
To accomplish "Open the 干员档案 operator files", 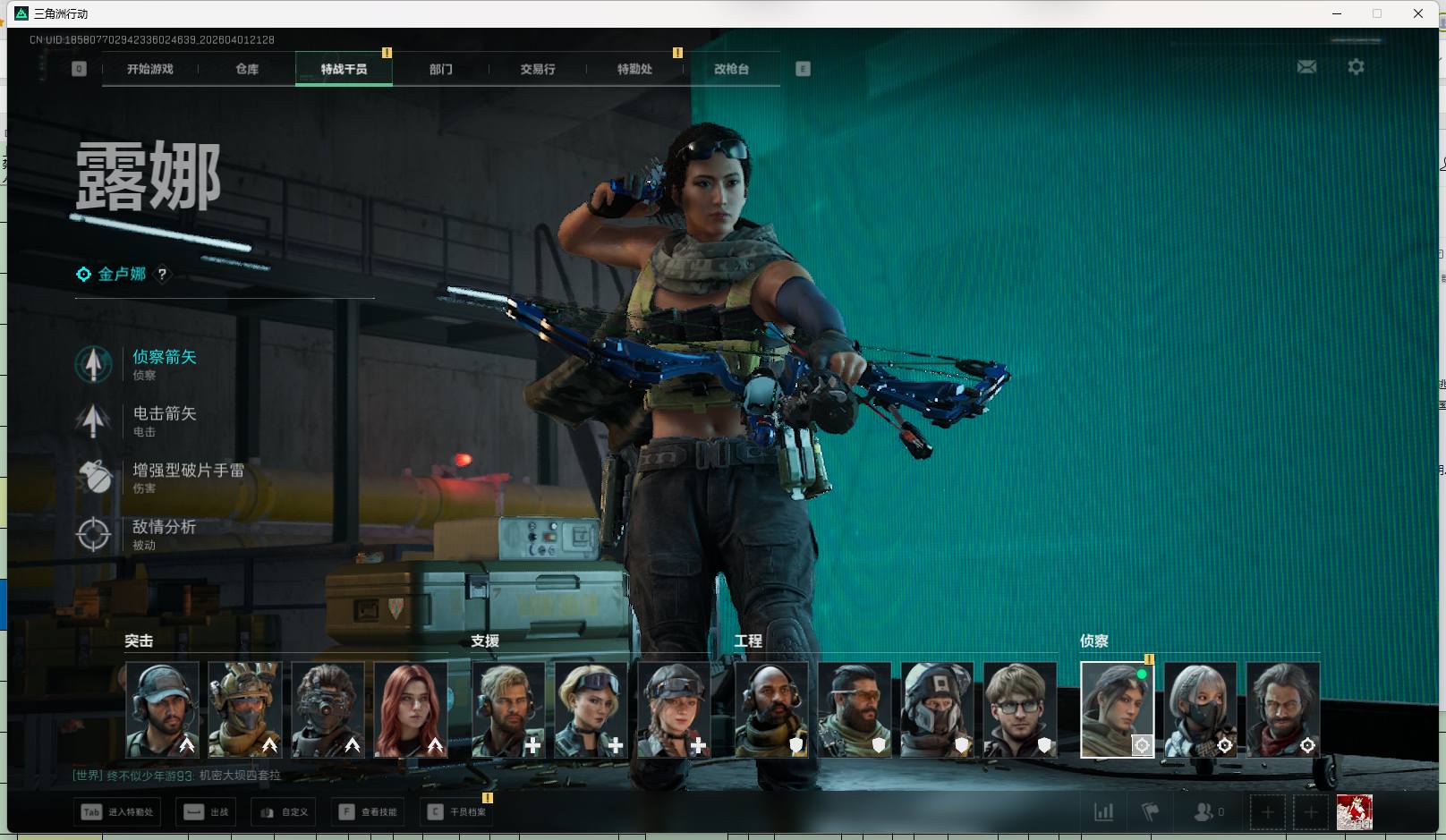I will [x=457, y=812].
